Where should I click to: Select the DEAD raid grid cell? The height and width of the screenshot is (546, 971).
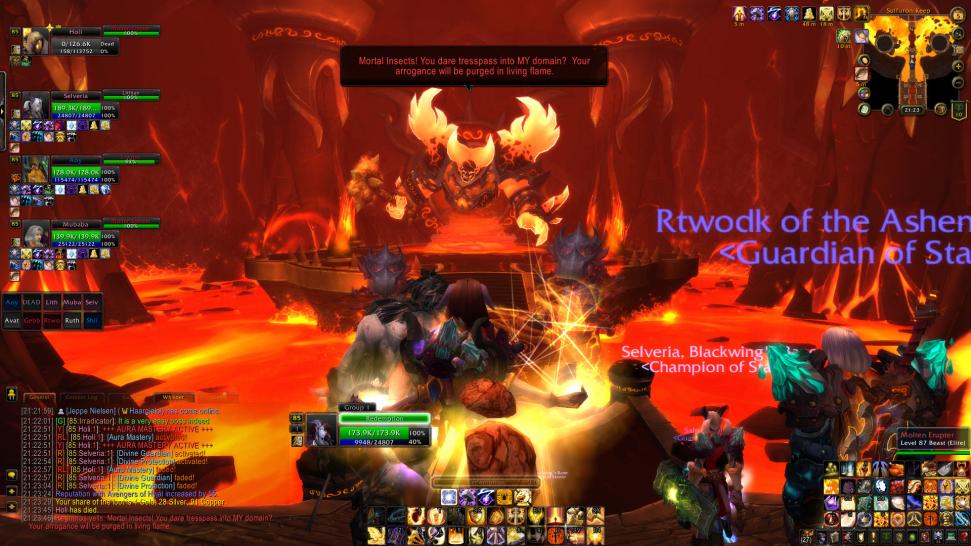(x=32, y=301)
